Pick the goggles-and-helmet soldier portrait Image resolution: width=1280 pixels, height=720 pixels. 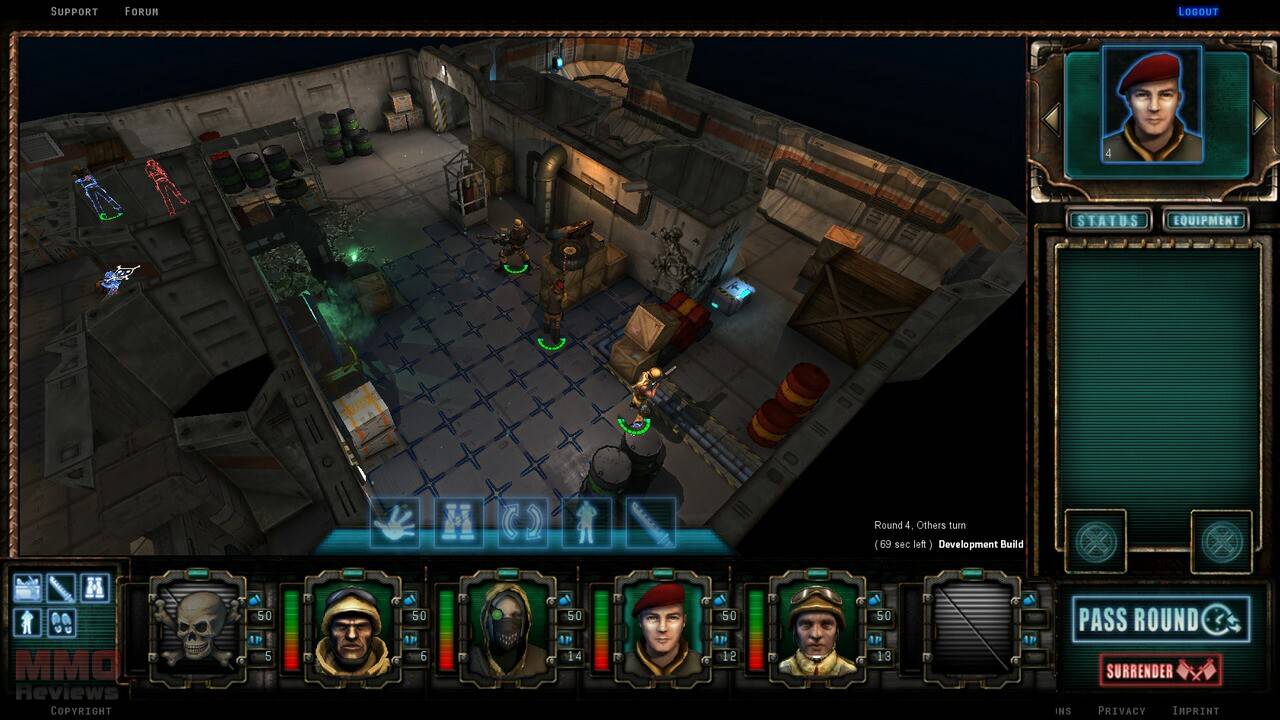[817, 627]
